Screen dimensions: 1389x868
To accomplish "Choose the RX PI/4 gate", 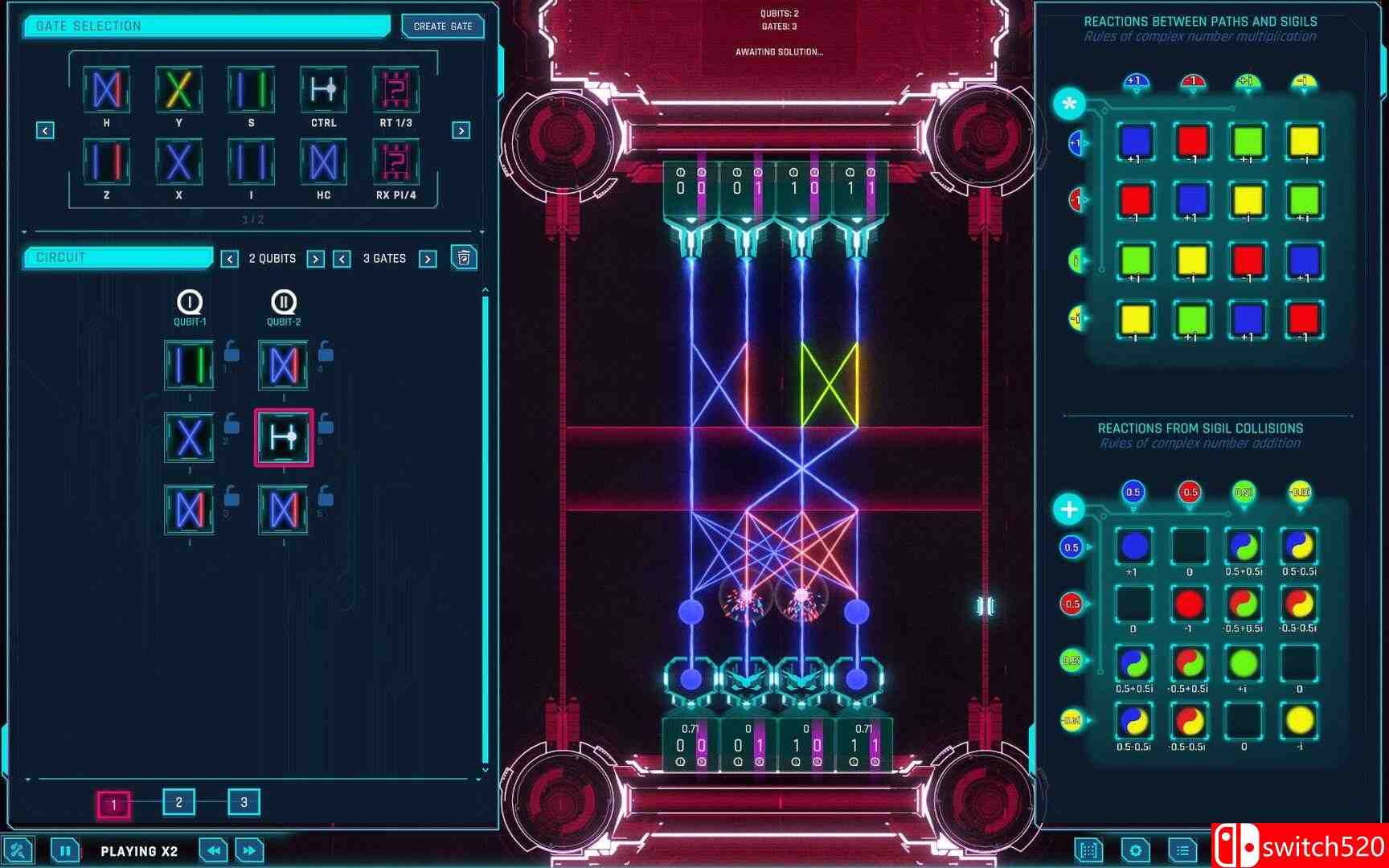I will [x=395, y=162].
